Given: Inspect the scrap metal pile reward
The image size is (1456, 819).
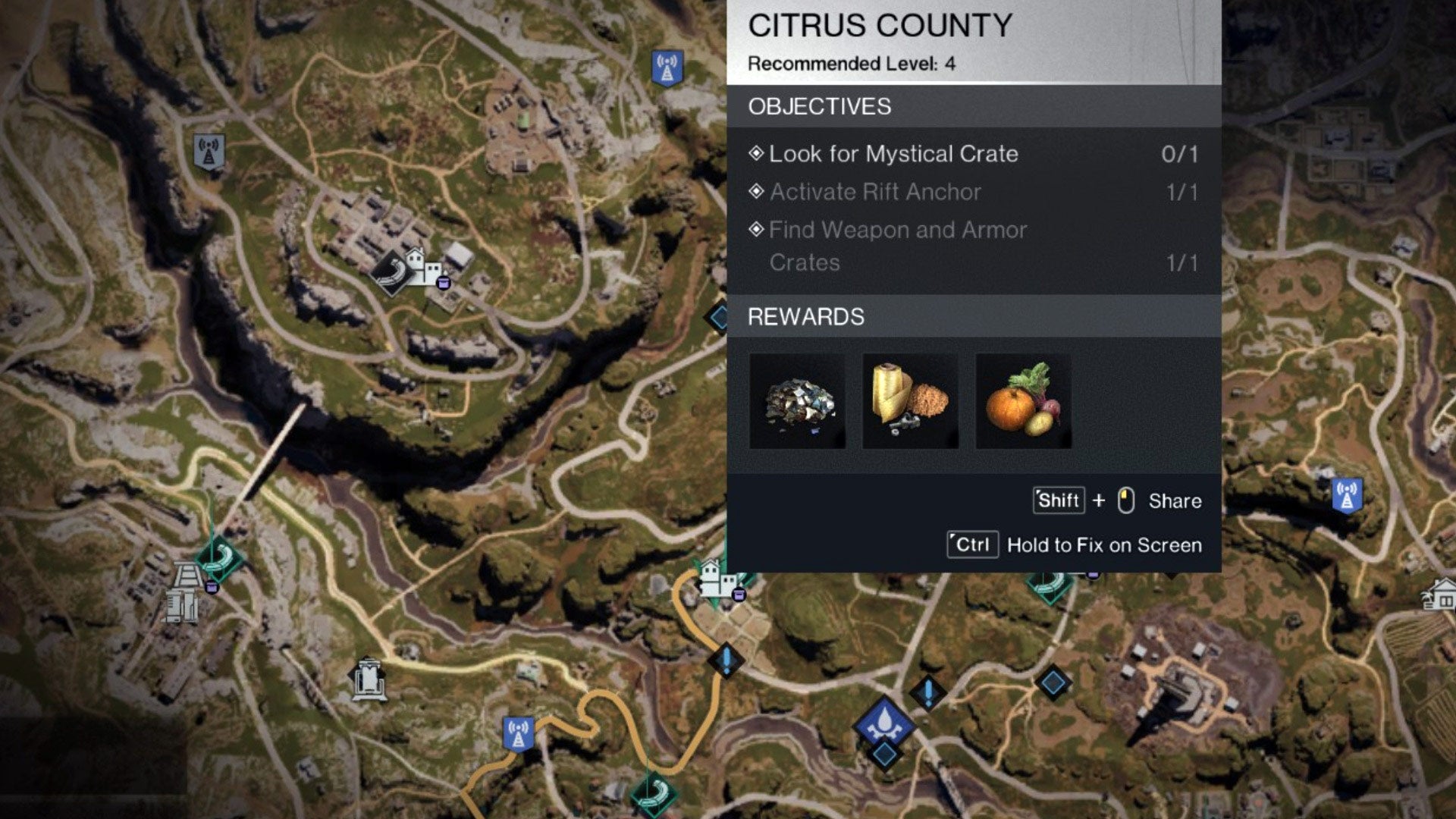Looking at the screenshot, I should tap(797, 401).
